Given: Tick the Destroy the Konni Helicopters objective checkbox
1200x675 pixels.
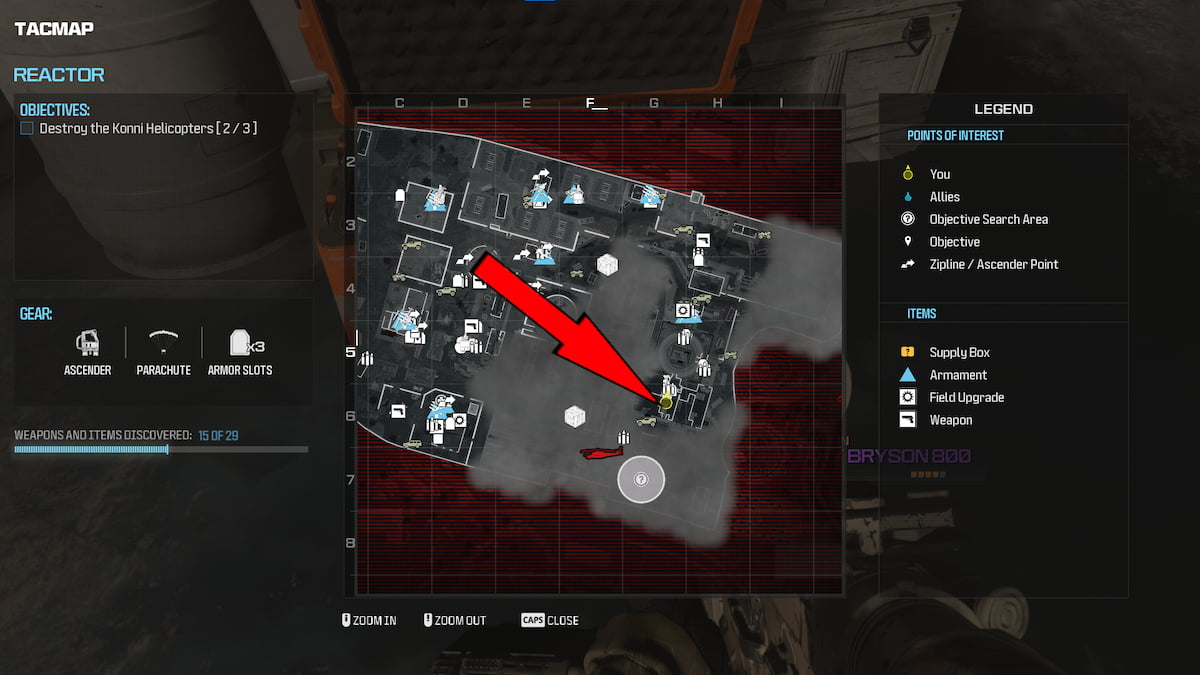Looking at the screenshot, I should pos(27,129).
